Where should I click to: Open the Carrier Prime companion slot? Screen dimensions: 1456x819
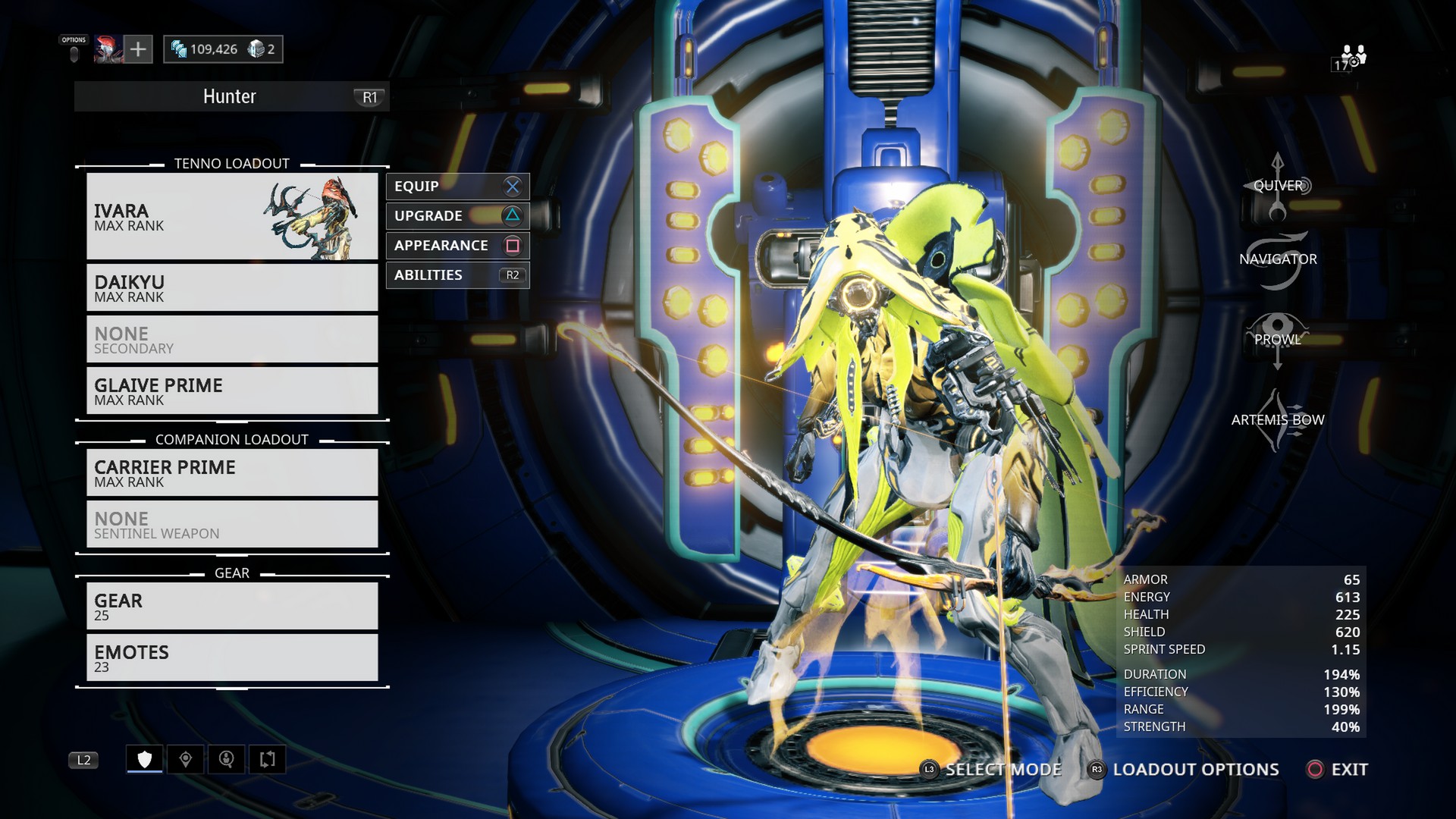(x=232, y=472)
